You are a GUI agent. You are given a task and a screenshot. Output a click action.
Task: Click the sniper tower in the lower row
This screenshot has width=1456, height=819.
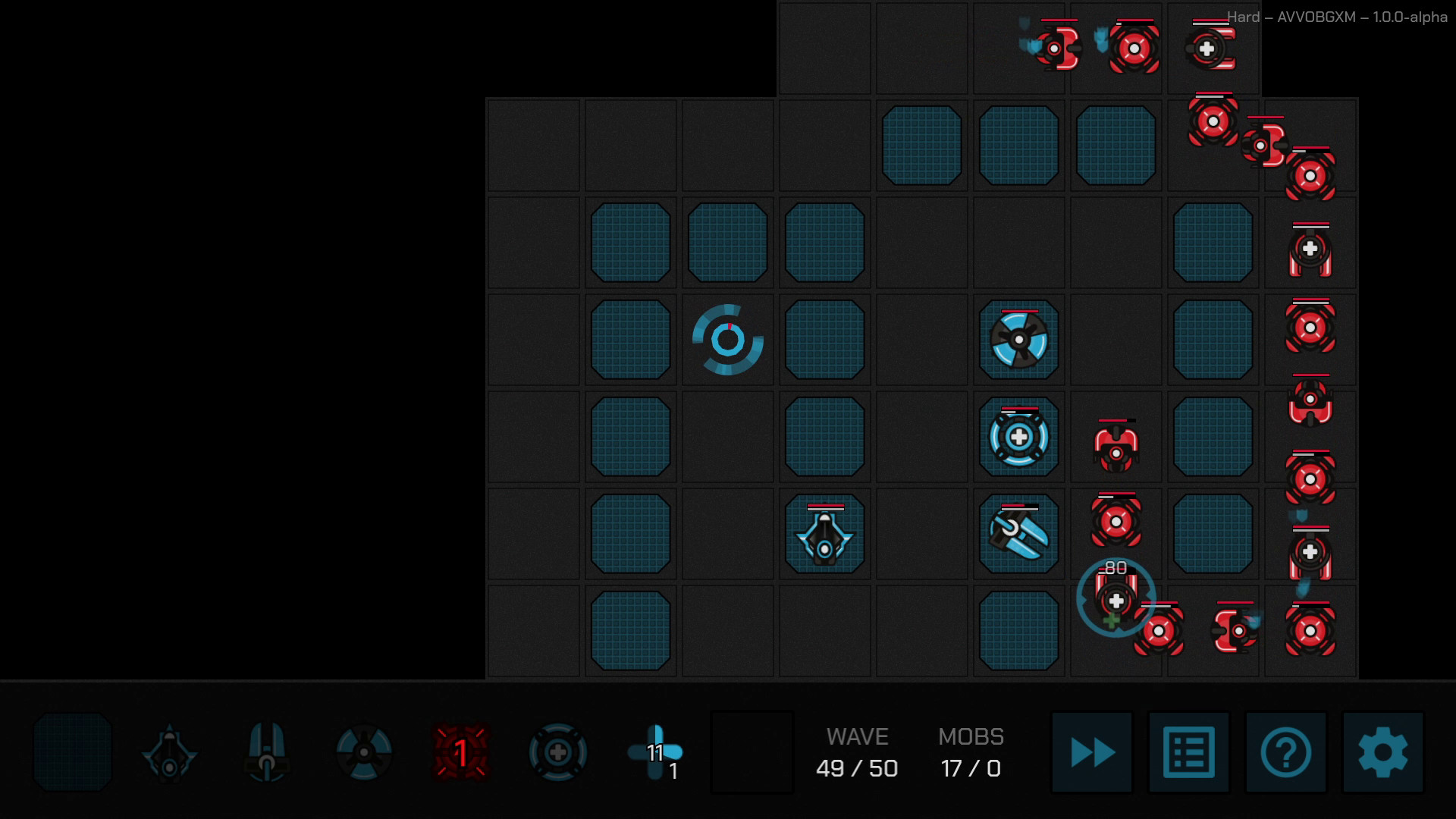[1018, 533]
